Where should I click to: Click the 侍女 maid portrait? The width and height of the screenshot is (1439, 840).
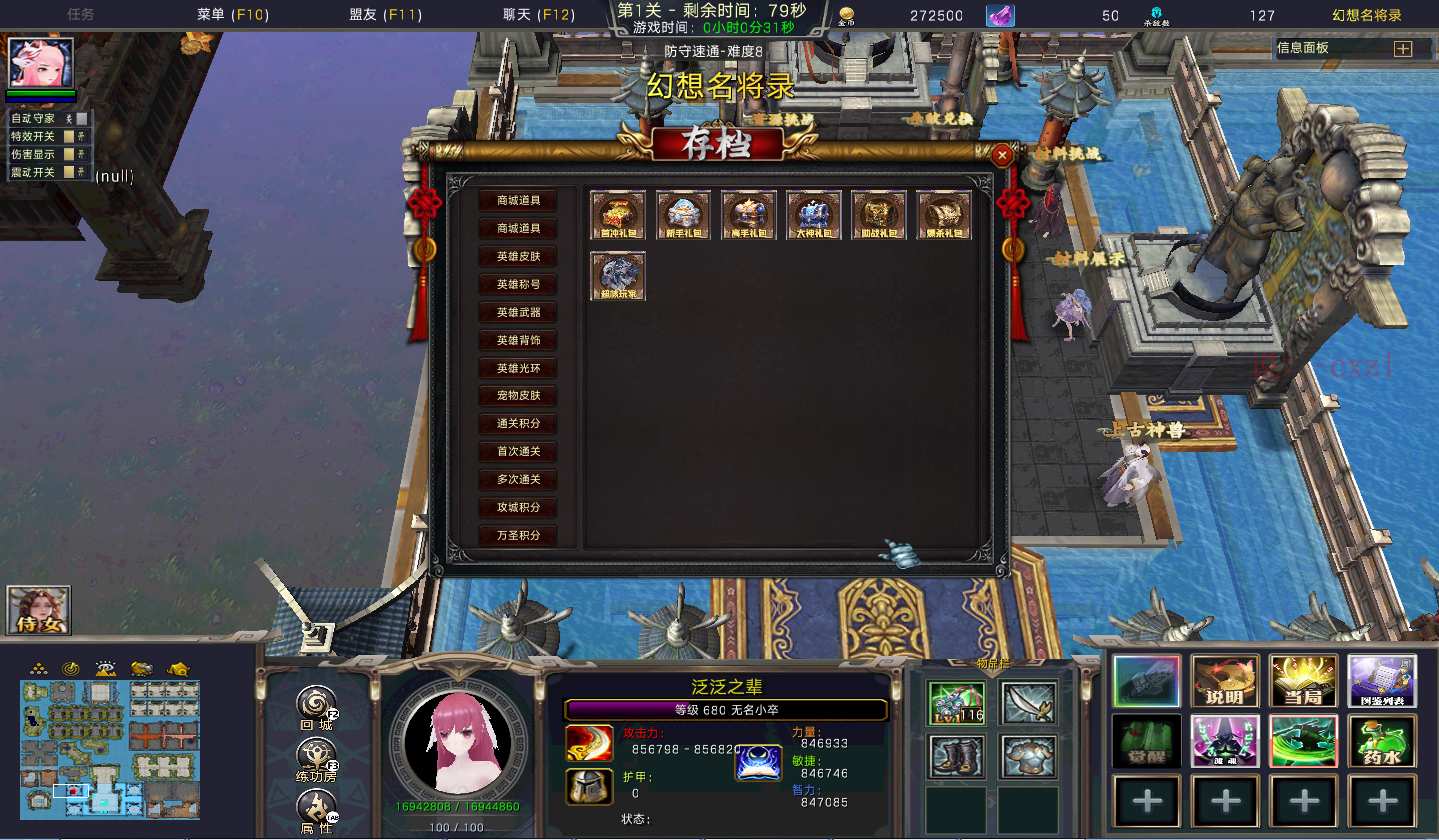(39, 610)
